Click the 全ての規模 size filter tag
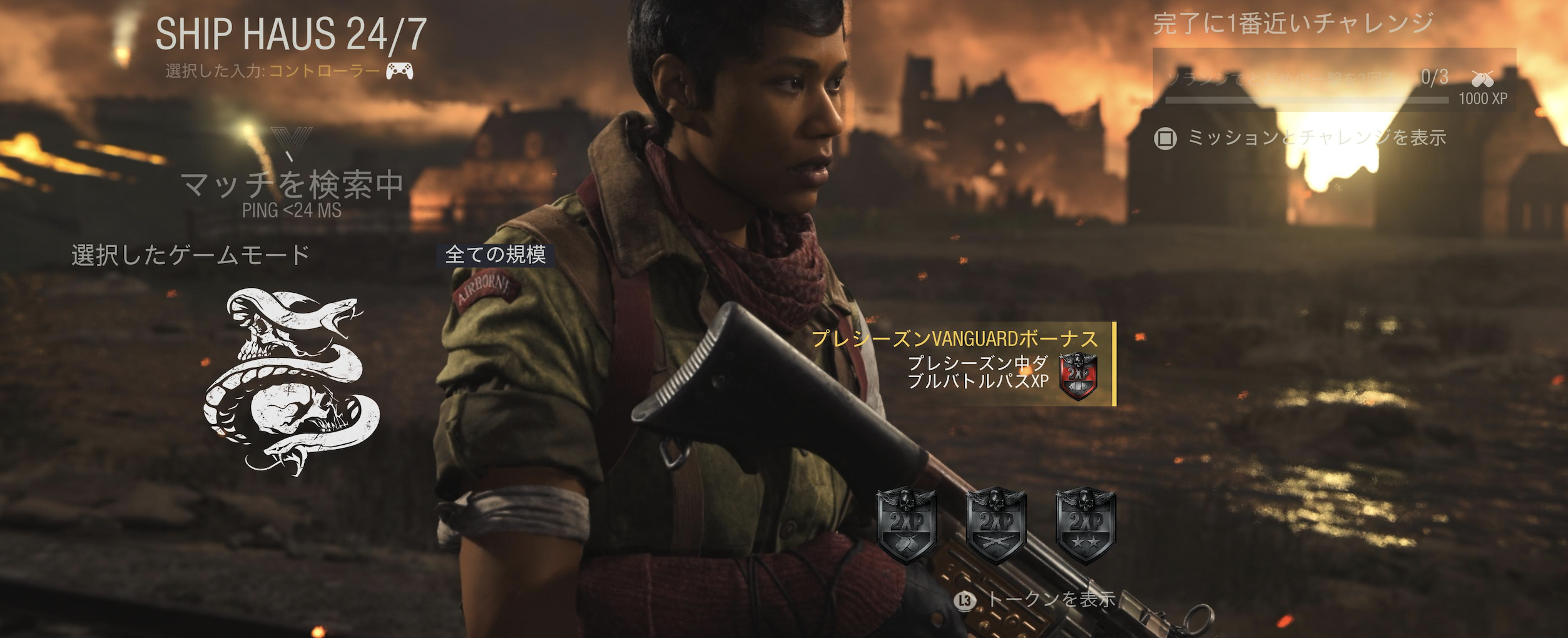The width and height of the screenshot is (1568, 638). [x=495, y=255]
